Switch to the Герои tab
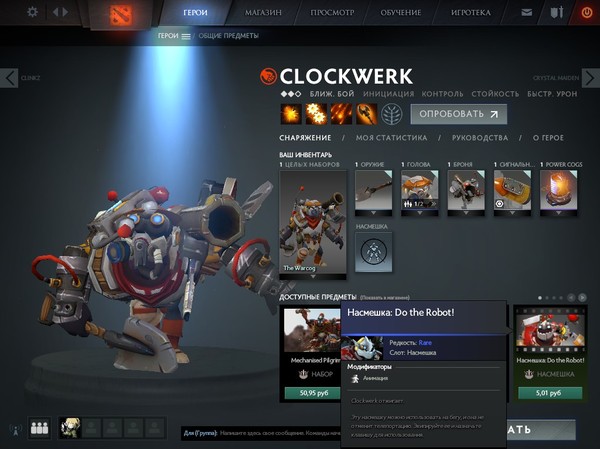 point(196,13)
